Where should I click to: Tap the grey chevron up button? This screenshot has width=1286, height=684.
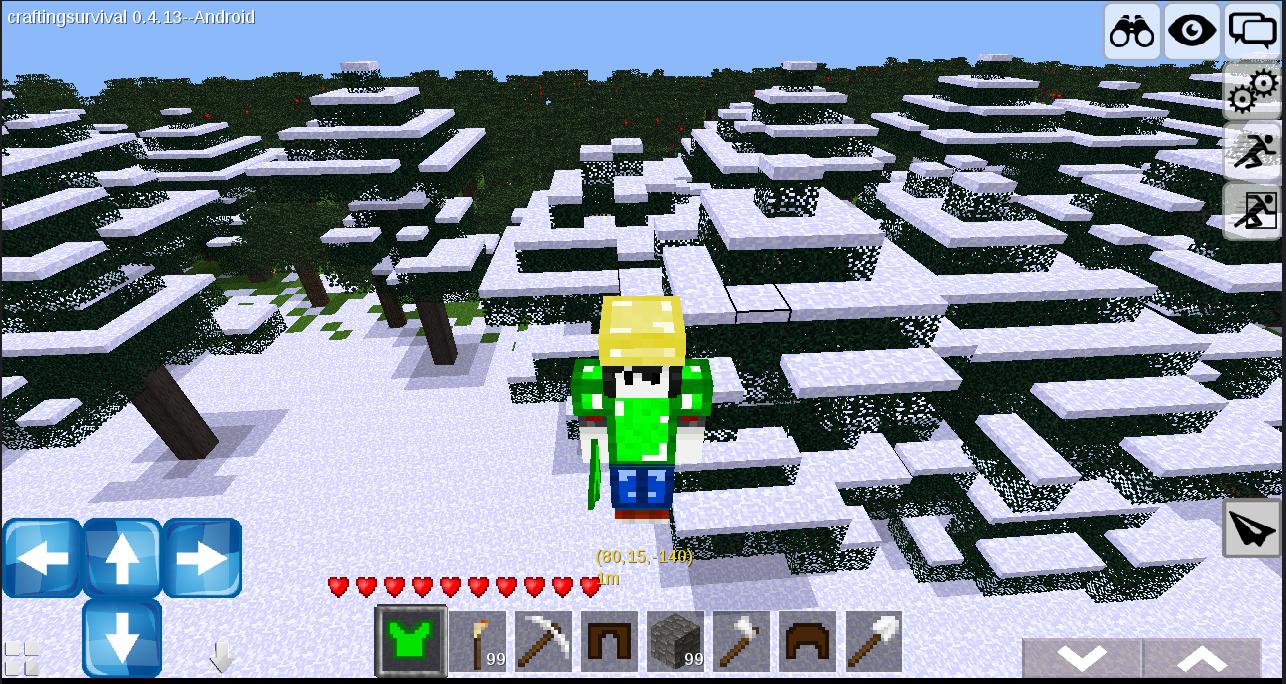1201,659
